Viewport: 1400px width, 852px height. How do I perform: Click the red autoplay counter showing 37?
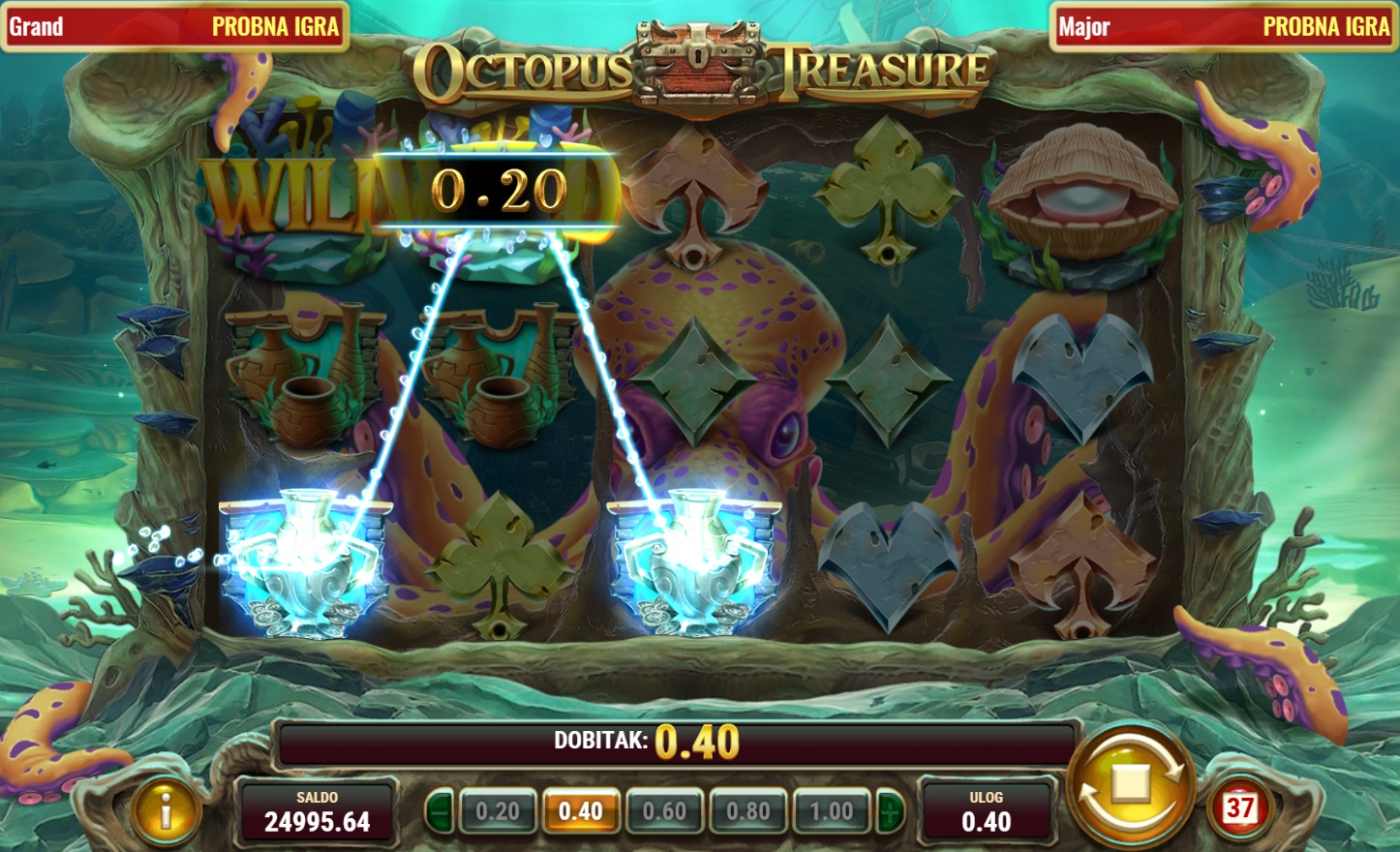(x=1239, y=806)
